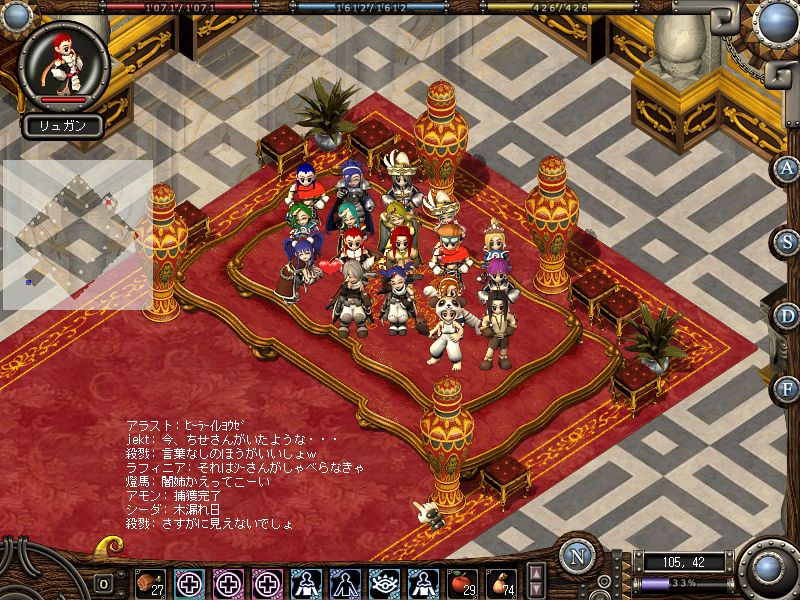Screen dimensions: 800x600
Task: Open the round F shortcut button
Action: [787, 387]
